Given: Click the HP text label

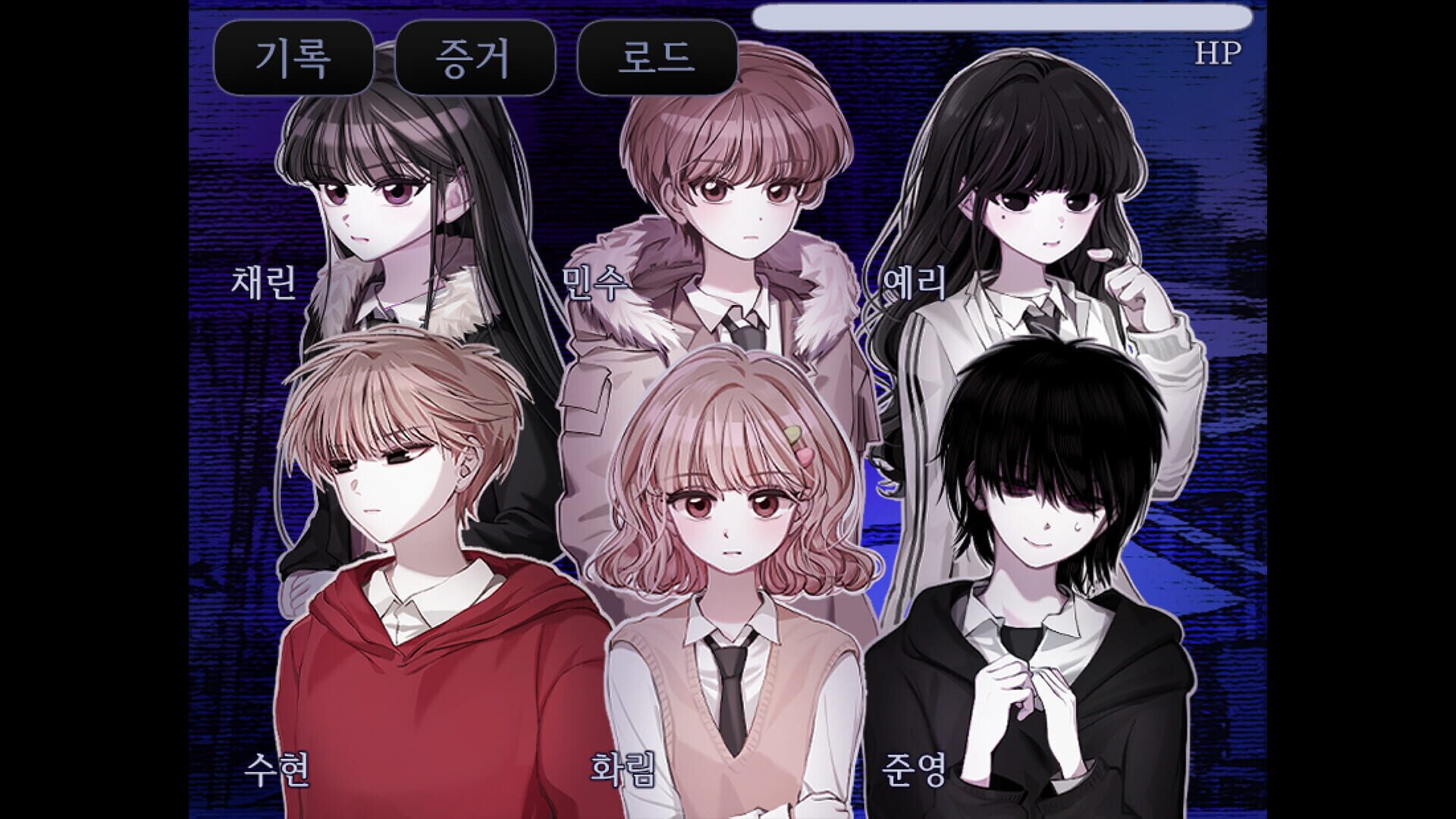Looking at the screenshot, I should click(x=1219, y=53).
